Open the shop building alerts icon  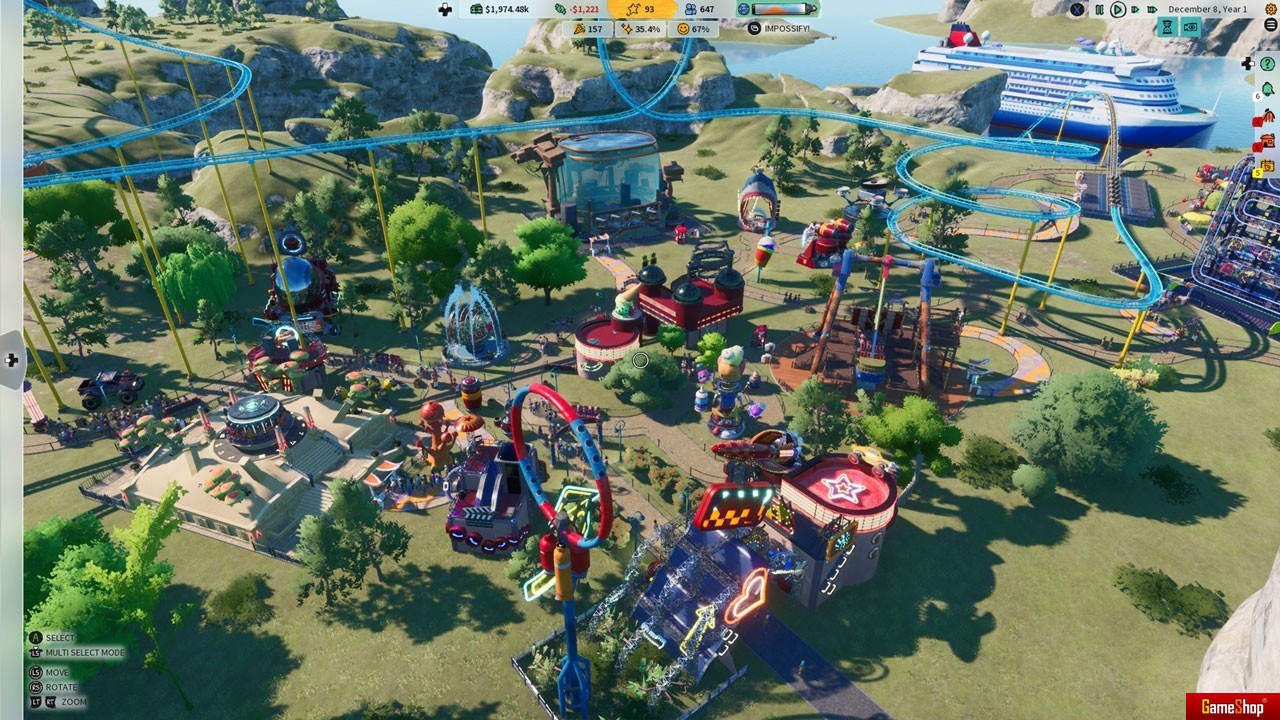[x=1268, y=141]
